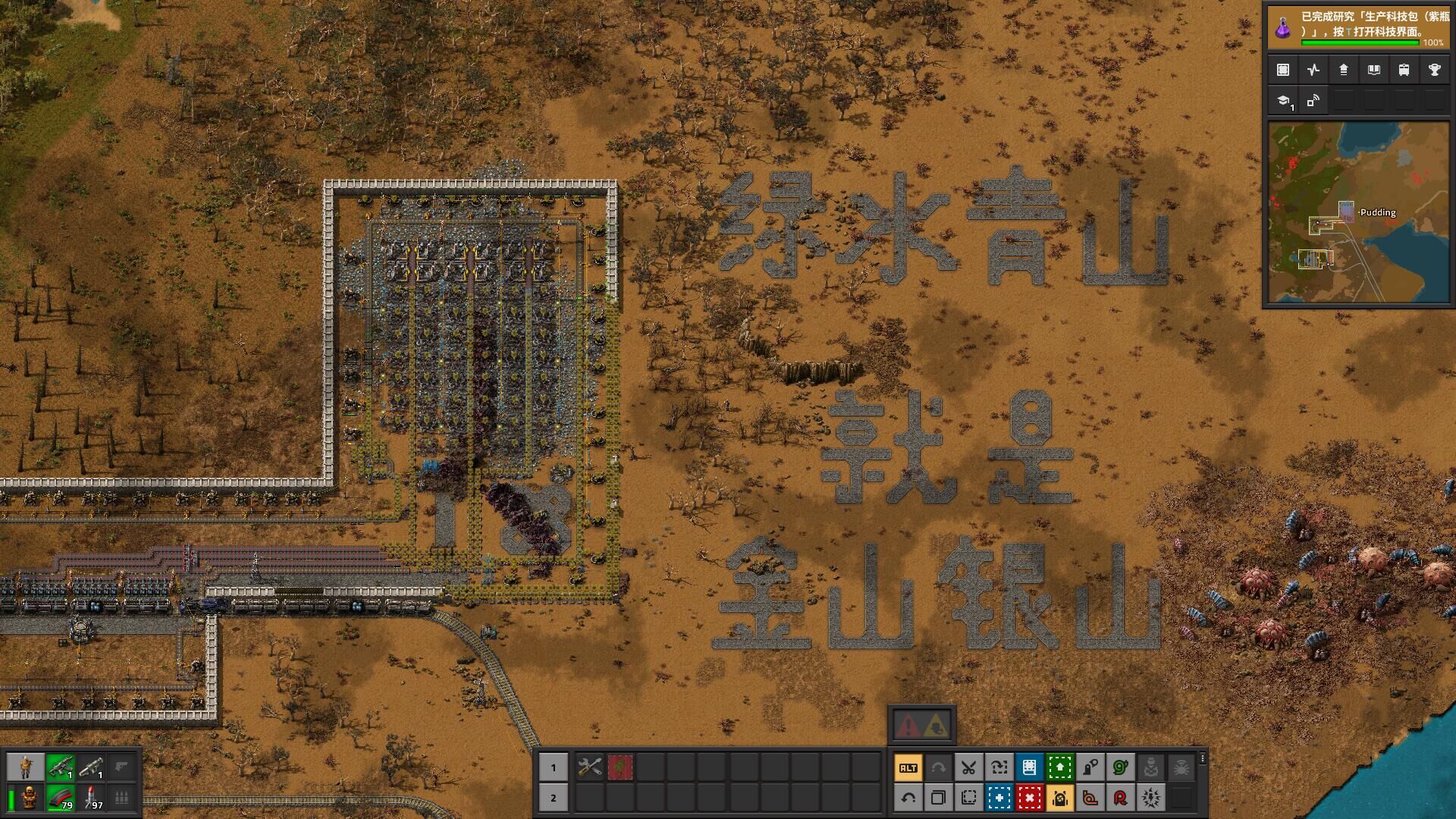Open the completed purple science pack research notification

coord(1357,26)
